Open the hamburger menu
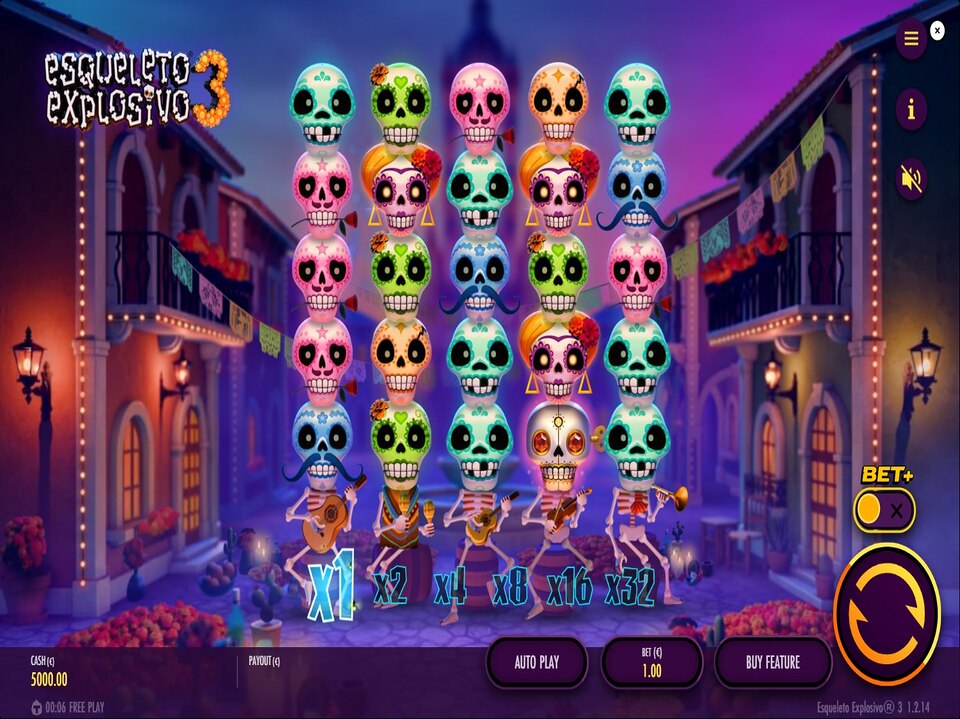Viewport: 960px width, 719px height. tap(910, 39)
